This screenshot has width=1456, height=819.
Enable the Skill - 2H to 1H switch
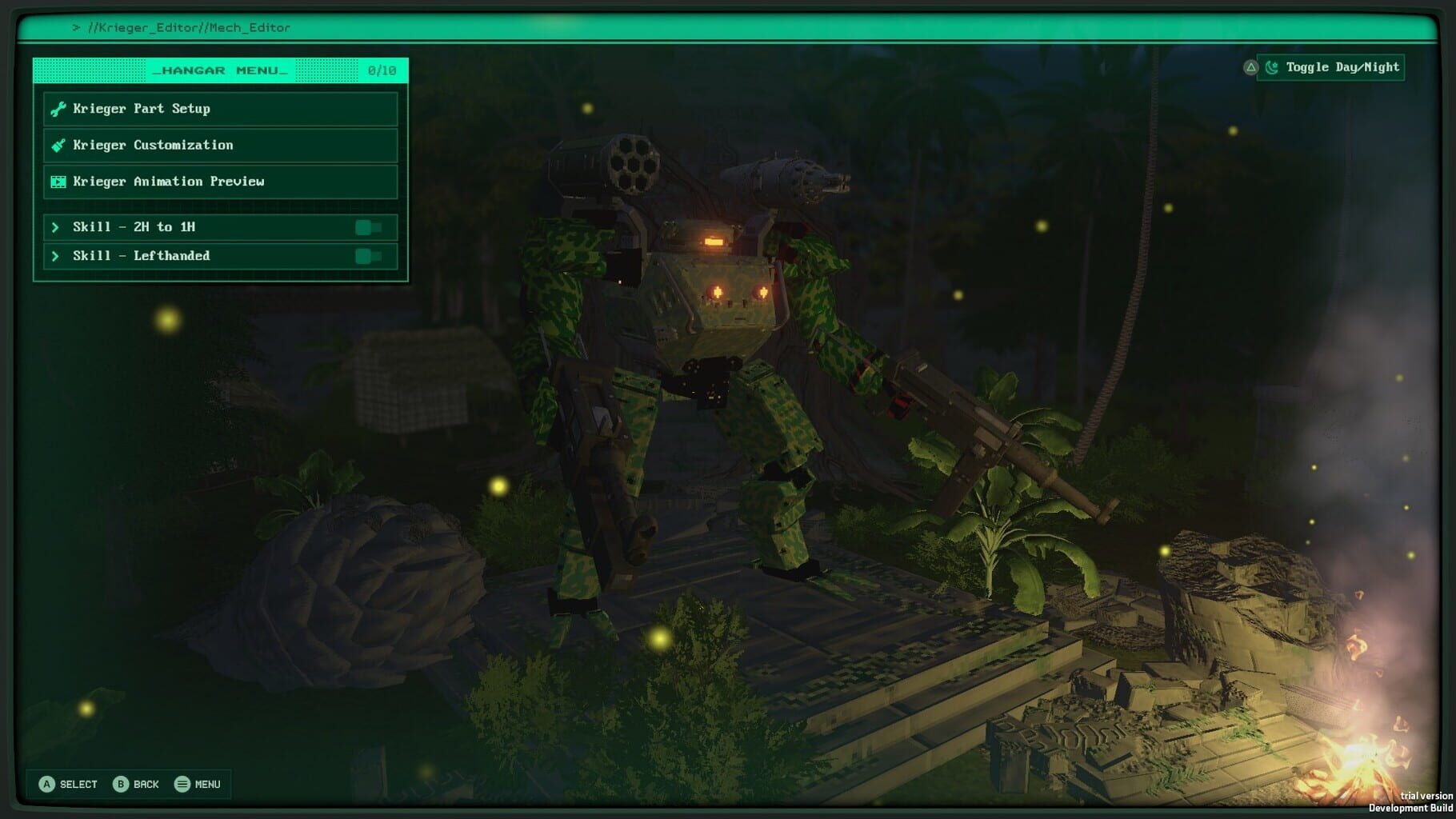(x=369, y=226)
